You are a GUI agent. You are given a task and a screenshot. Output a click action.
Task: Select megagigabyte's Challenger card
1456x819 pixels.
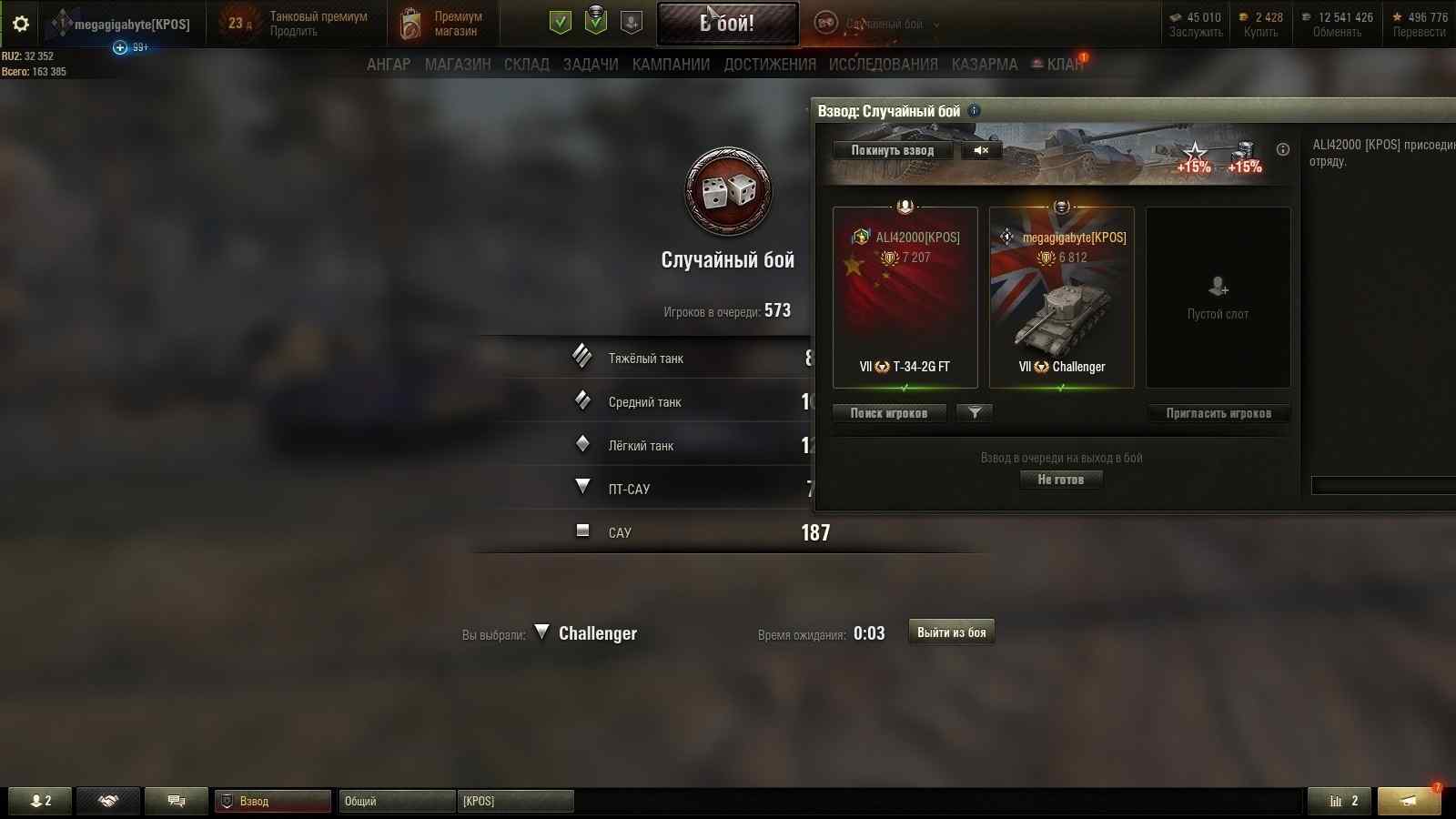click(x=1061, y=298)
